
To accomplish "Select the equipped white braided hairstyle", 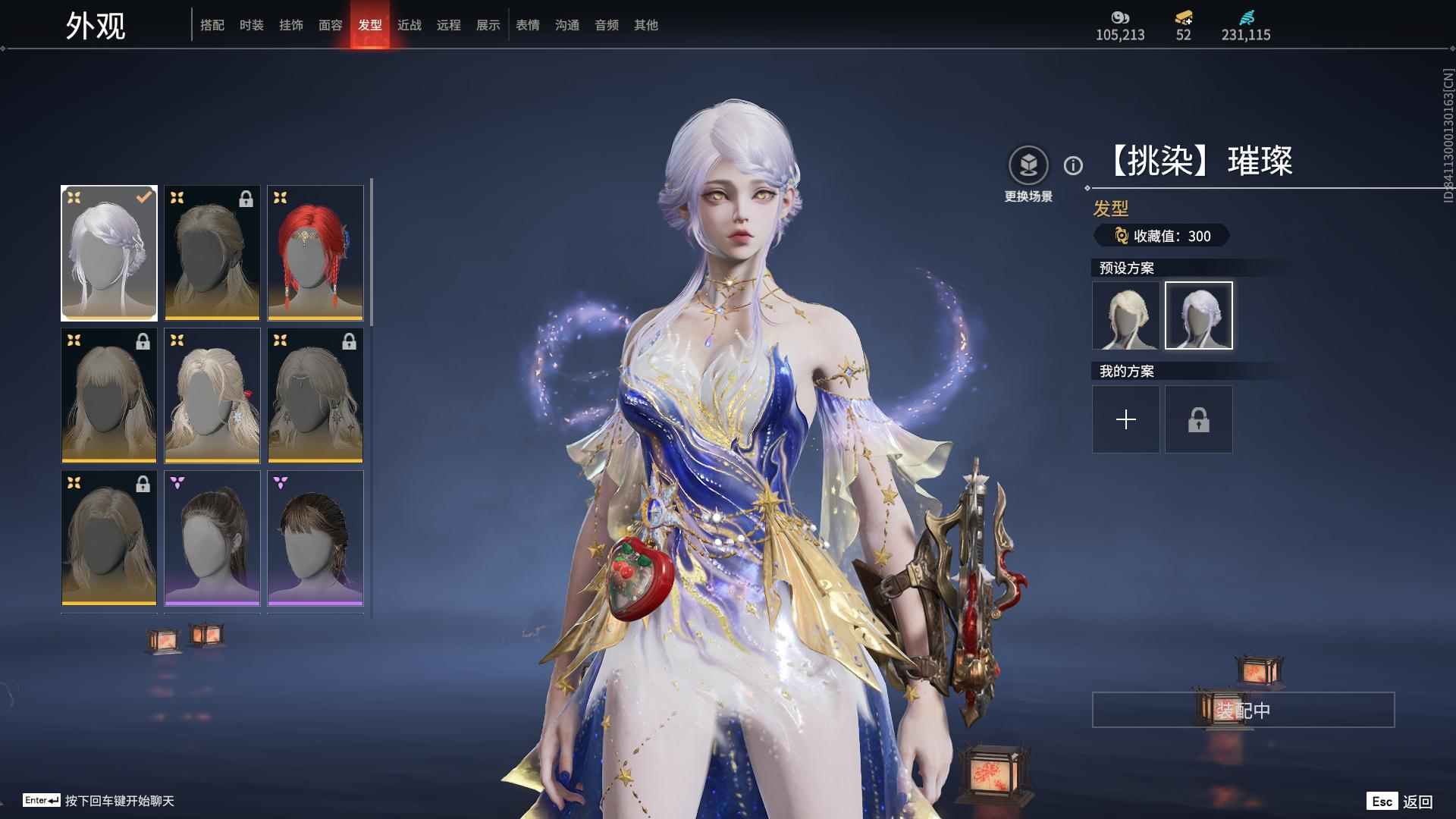I will pyautogui.click(x=109, y=253).
